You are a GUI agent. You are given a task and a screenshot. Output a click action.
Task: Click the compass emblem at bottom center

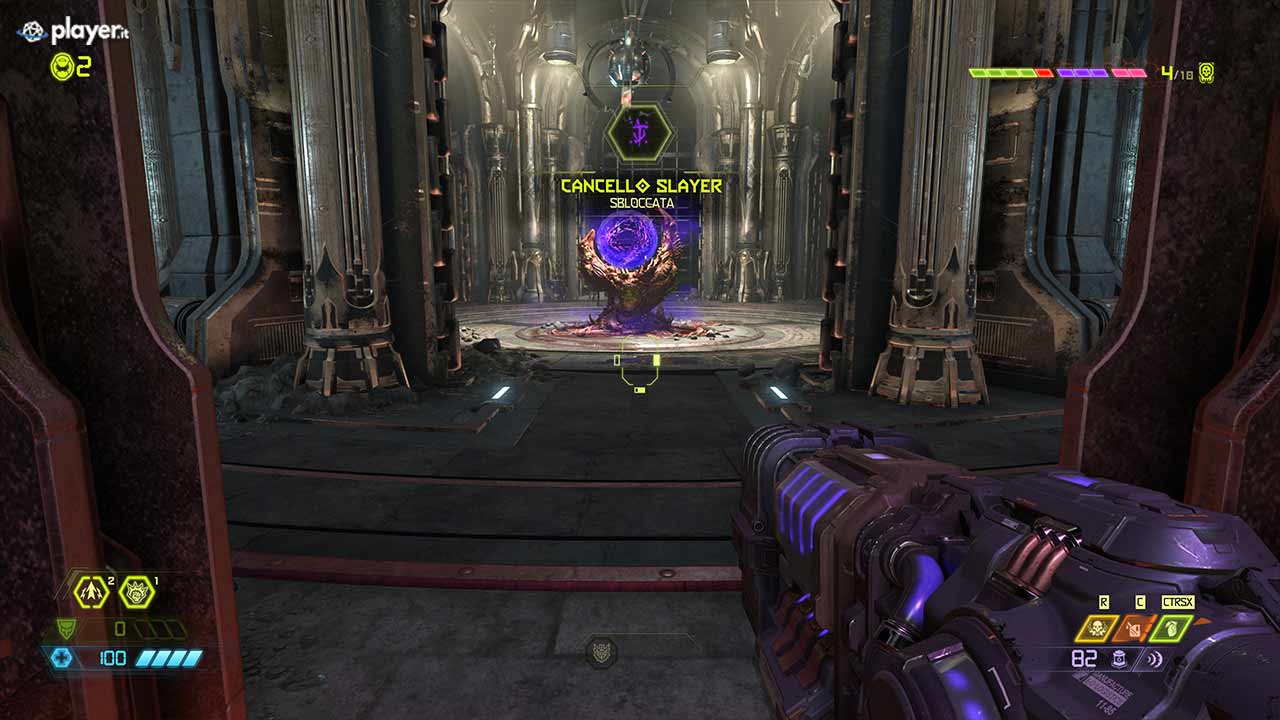601,651
